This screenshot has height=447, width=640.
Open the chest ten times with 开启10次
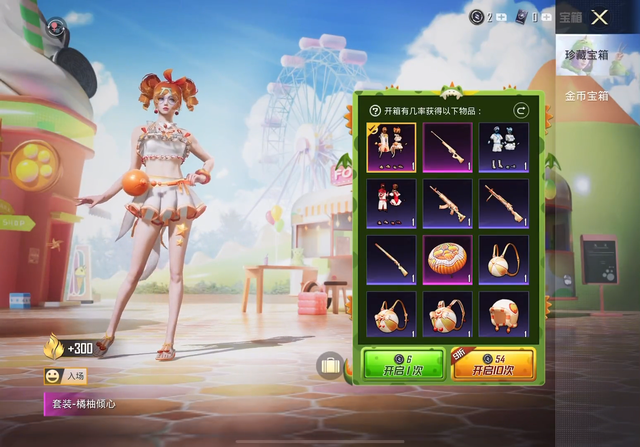pyautogui.click(x=493, y=364)
